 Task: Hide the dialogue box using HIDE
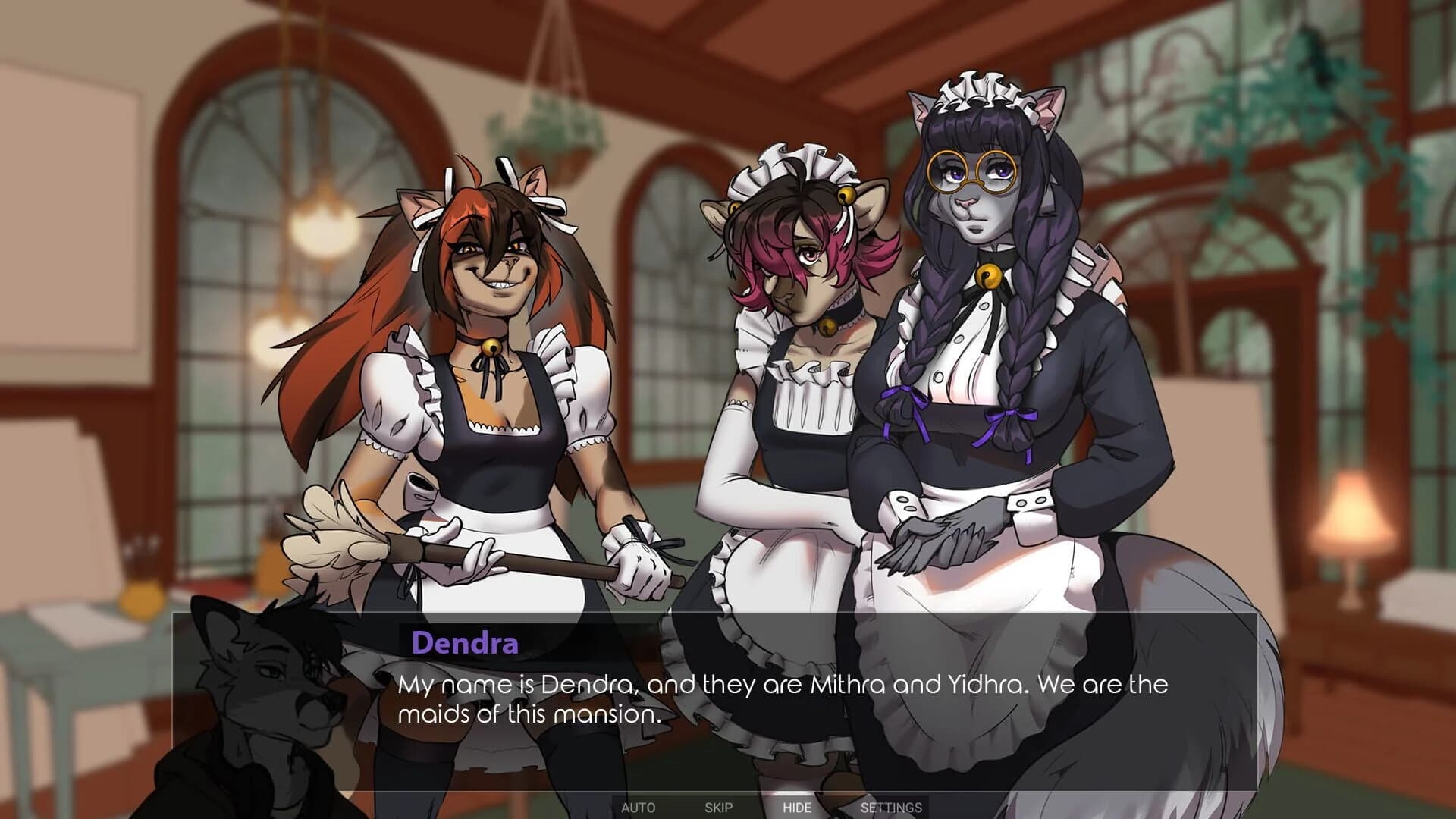(798, 808)
